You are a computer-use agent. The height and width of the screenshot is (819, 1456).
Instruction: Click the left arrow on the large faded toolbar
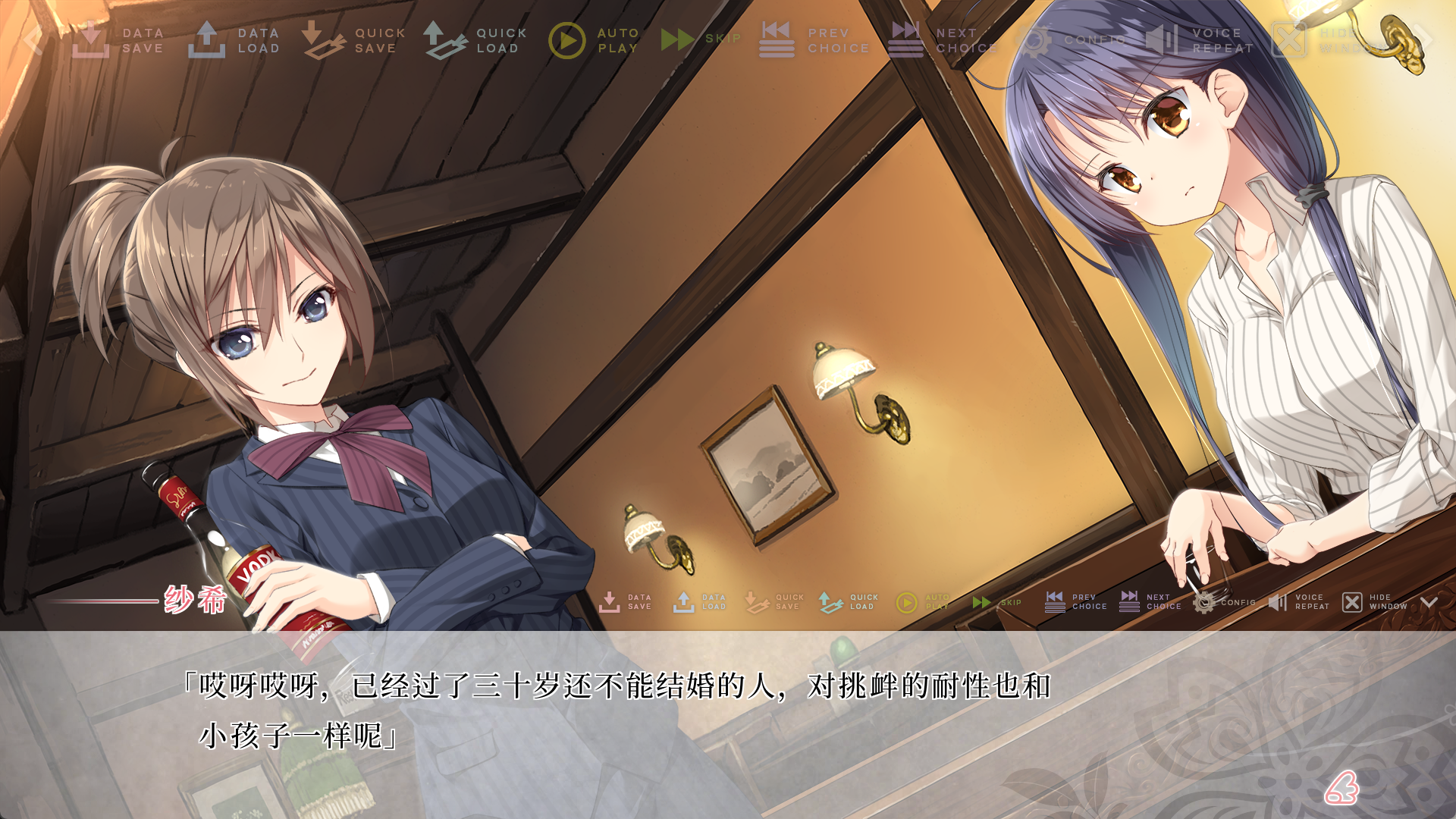32,39
